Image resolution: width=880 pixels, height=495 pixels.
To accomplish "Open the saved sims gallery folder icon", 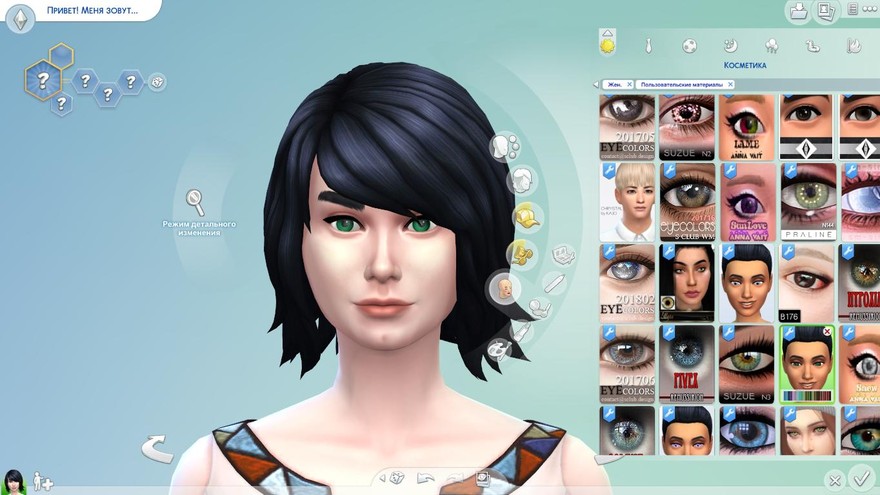I will click(798, 12).
